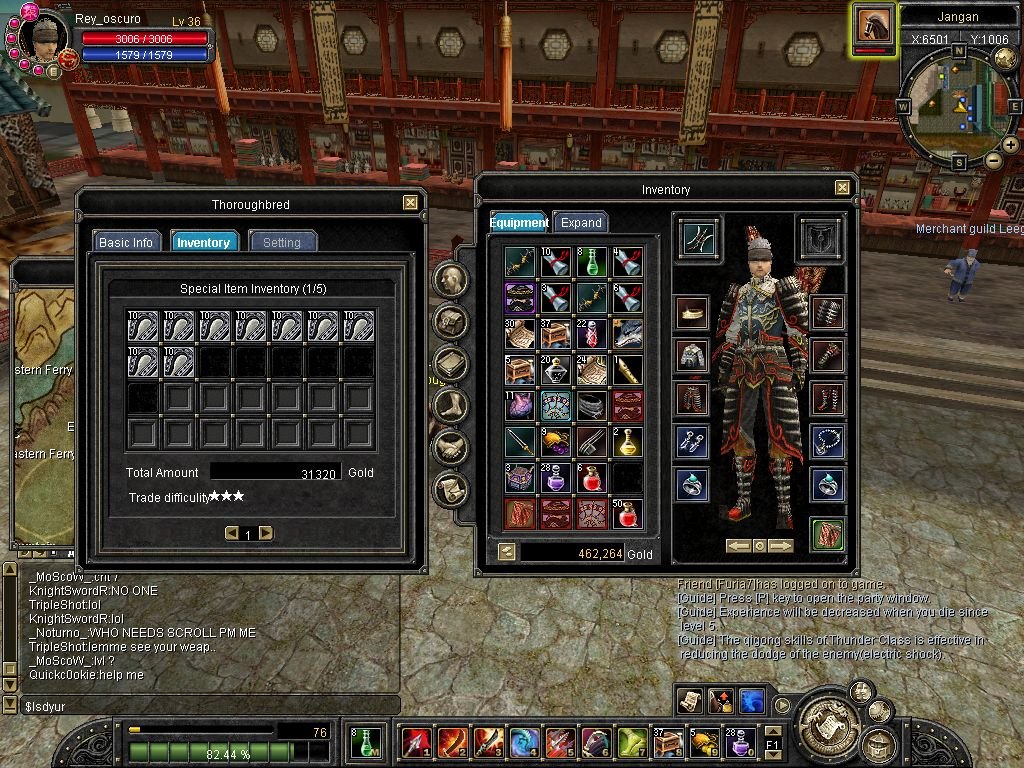Select the horse pet portrait
This screenshot has height=768, width=1024.
(873, 27)
